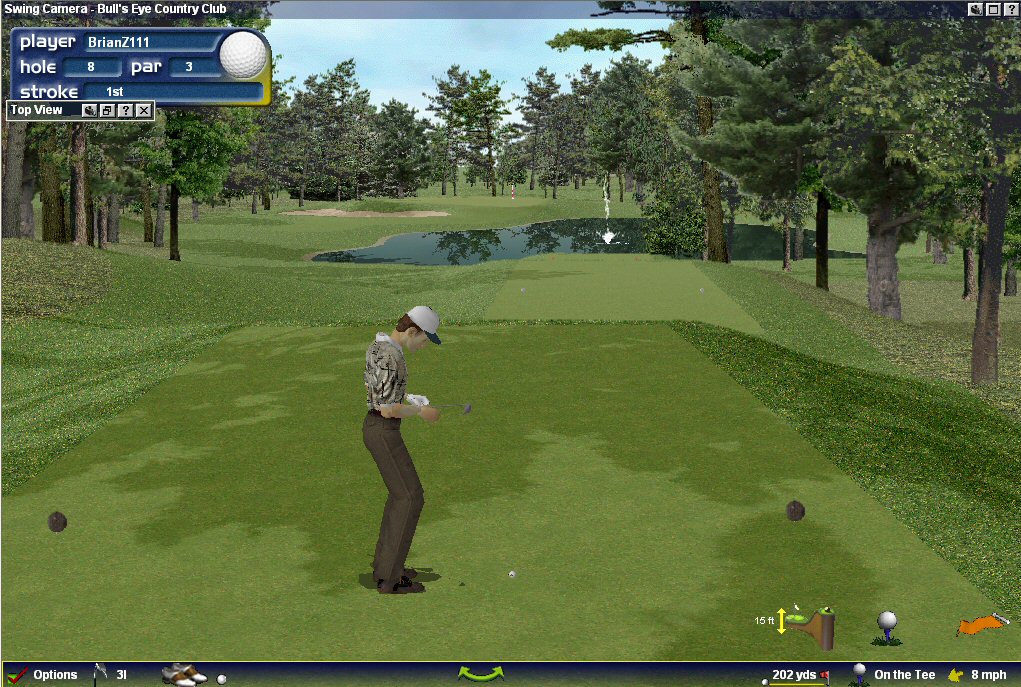Close the Swing Camera window
Image resolution: width=1021 pixels, height=687 pixels.
coord(1010,9)
